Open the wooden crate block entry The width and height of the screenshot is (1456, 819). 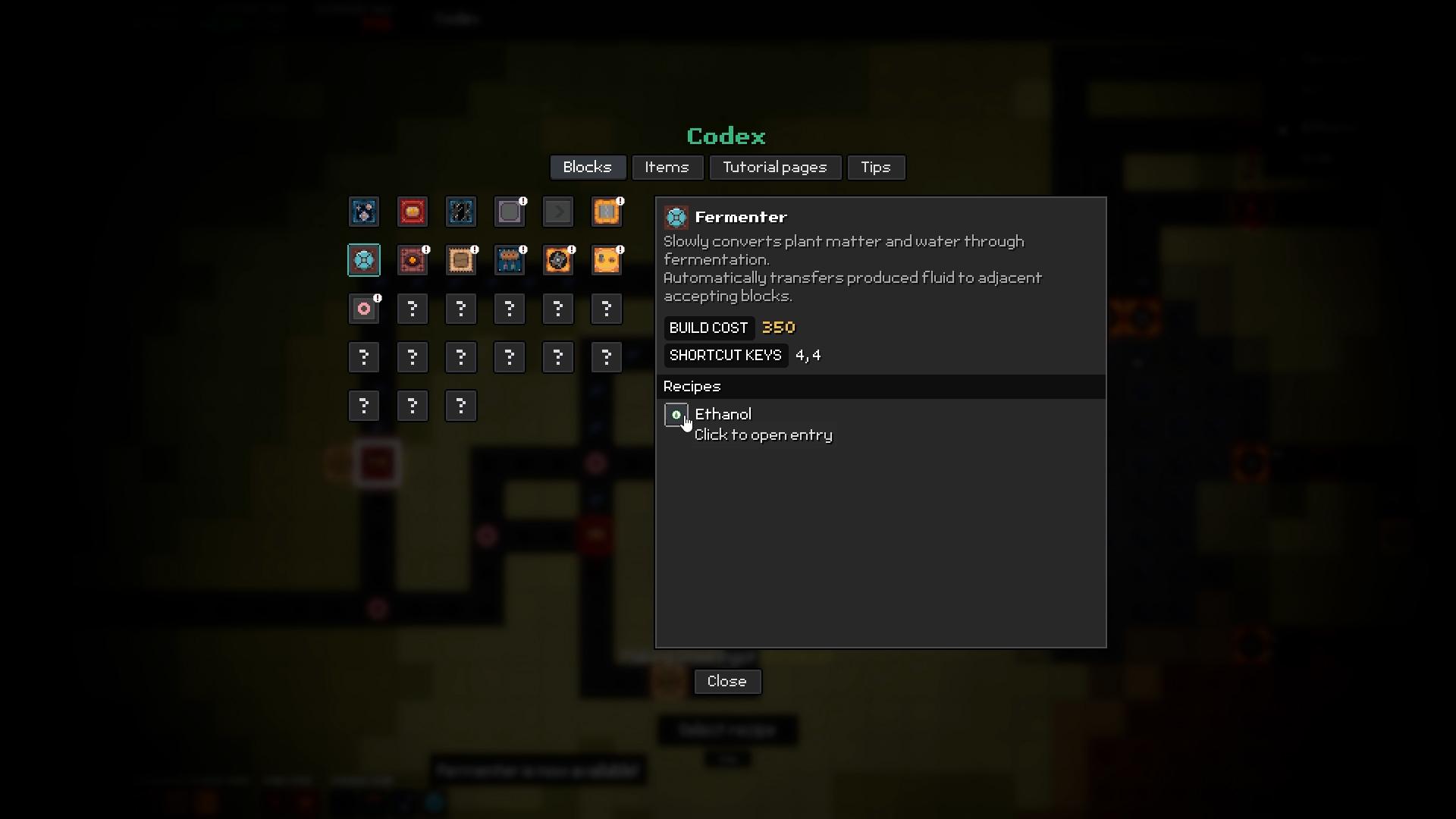pyautogui.click(x=461, y=260)
